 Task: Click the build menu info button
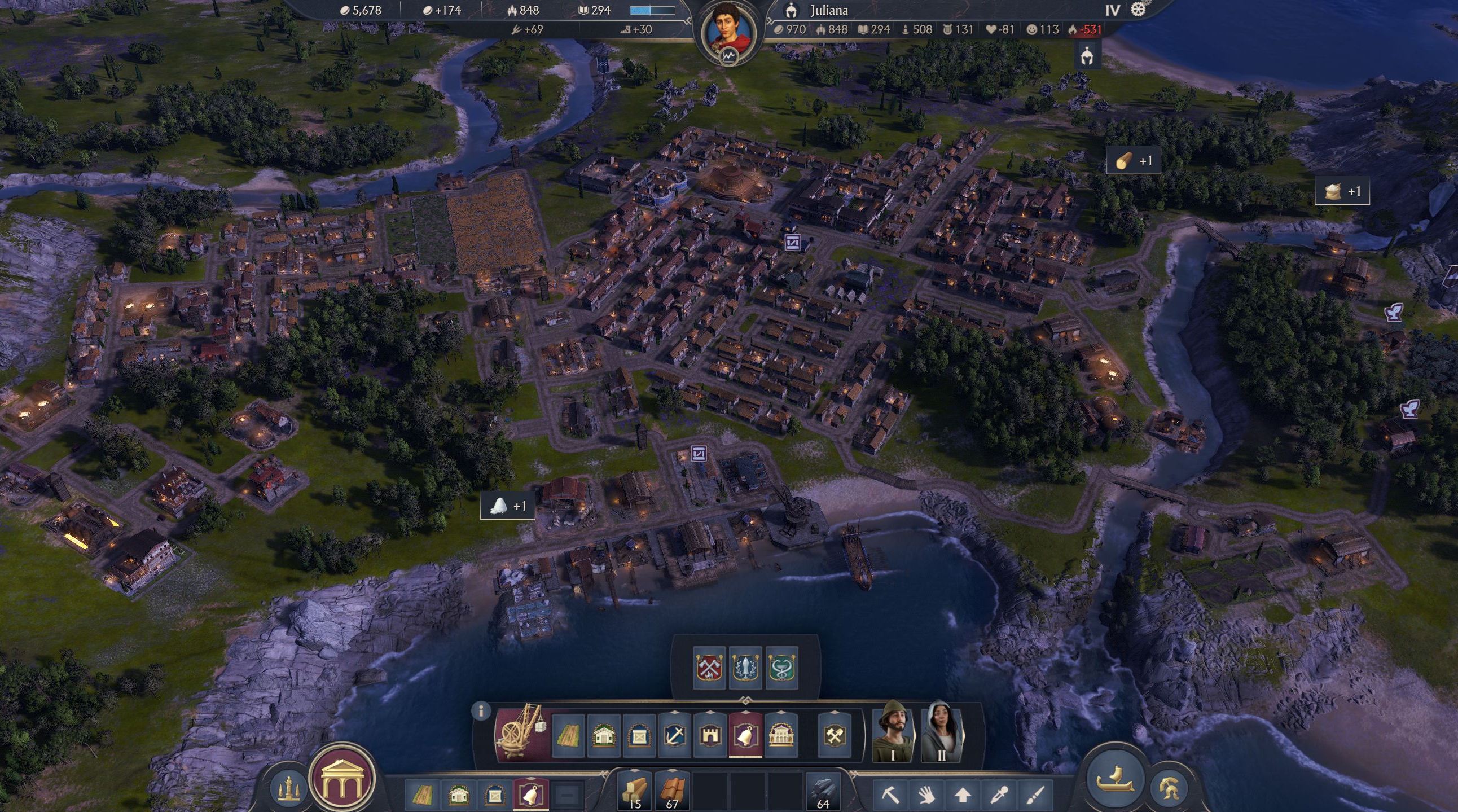point(481,711)
